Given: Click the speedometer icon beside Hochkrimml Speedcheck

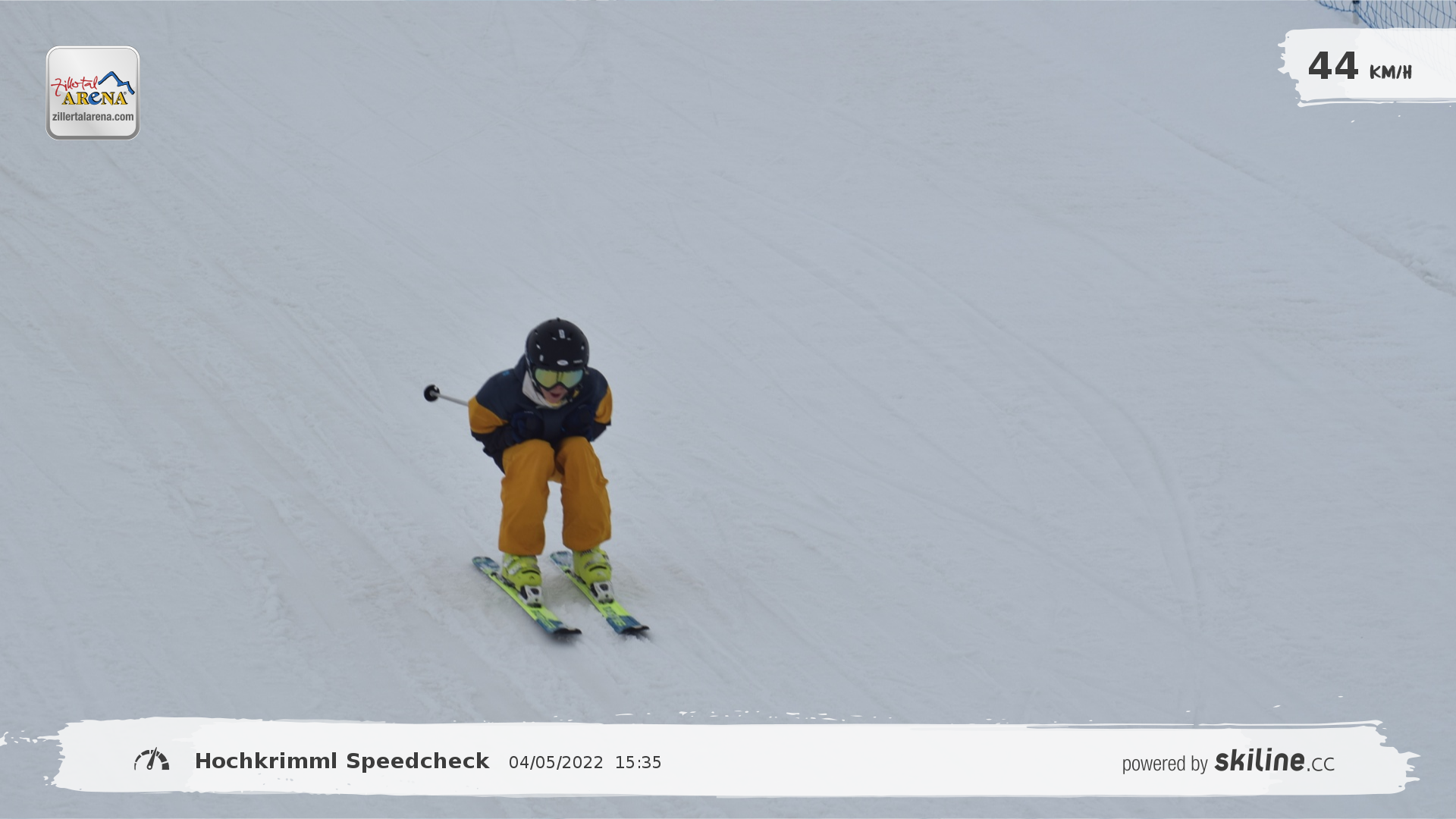Looking at the screenshot, I should click(x=152, y=760).
